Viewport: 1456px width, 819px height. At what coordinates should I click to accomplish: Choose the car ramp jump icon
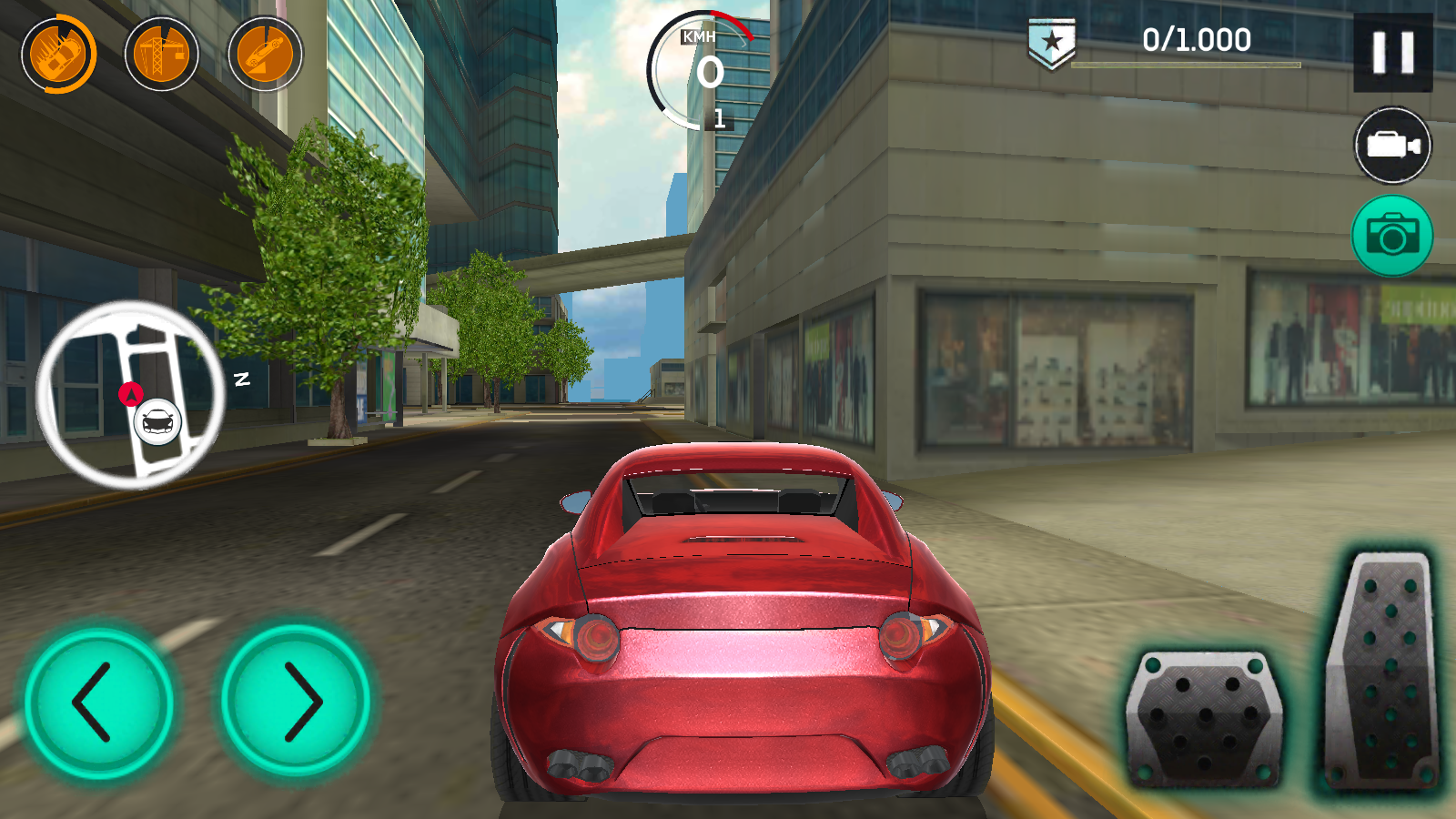(265, 55)
